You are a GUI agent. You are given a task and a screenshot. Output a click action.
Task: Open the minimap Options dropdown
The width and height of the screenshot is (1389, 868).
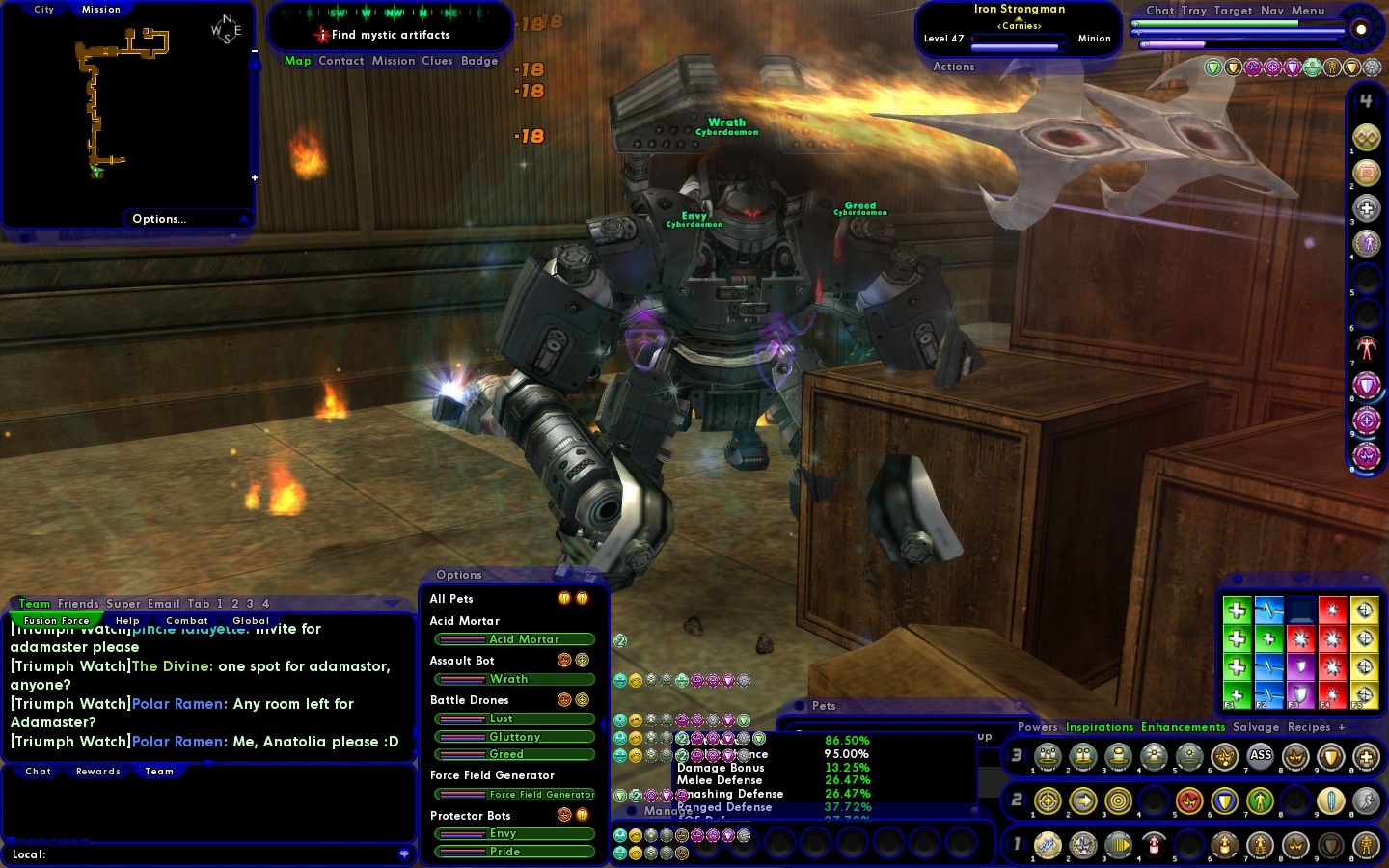click(x=160, y=219)
